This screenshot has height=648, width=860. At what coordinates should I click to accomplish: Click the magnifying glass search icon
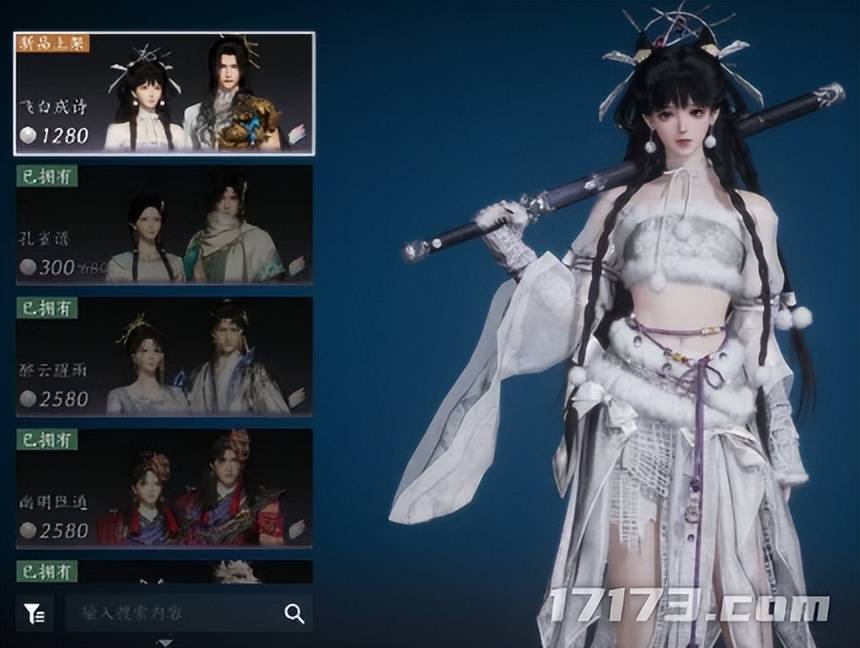point(294,614)
